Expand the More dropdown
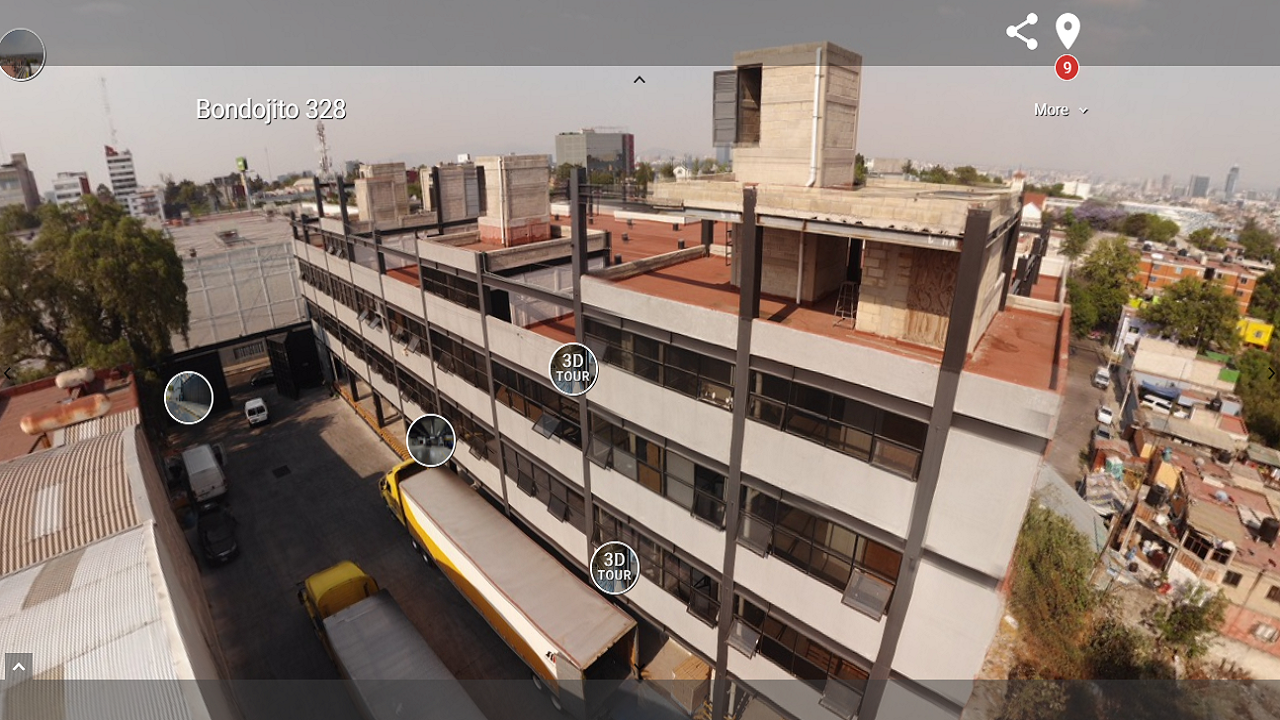1280x720 pixels. (1060, 110)
